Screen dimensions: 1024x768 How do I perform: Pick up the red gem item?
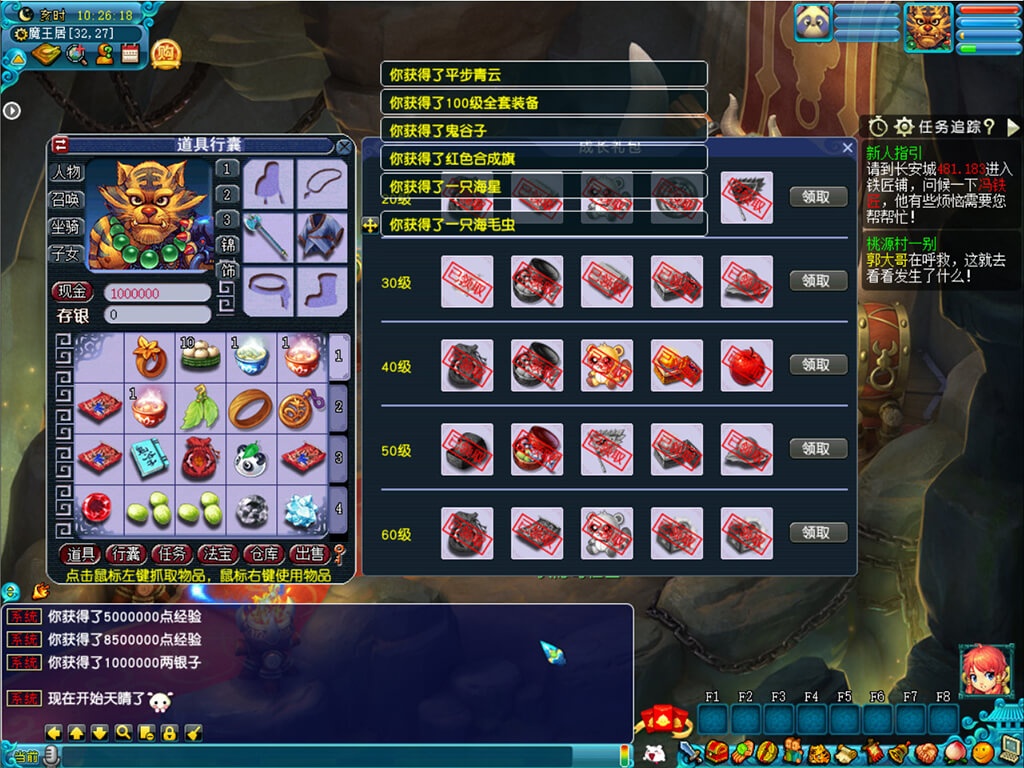tap(100, 510)
